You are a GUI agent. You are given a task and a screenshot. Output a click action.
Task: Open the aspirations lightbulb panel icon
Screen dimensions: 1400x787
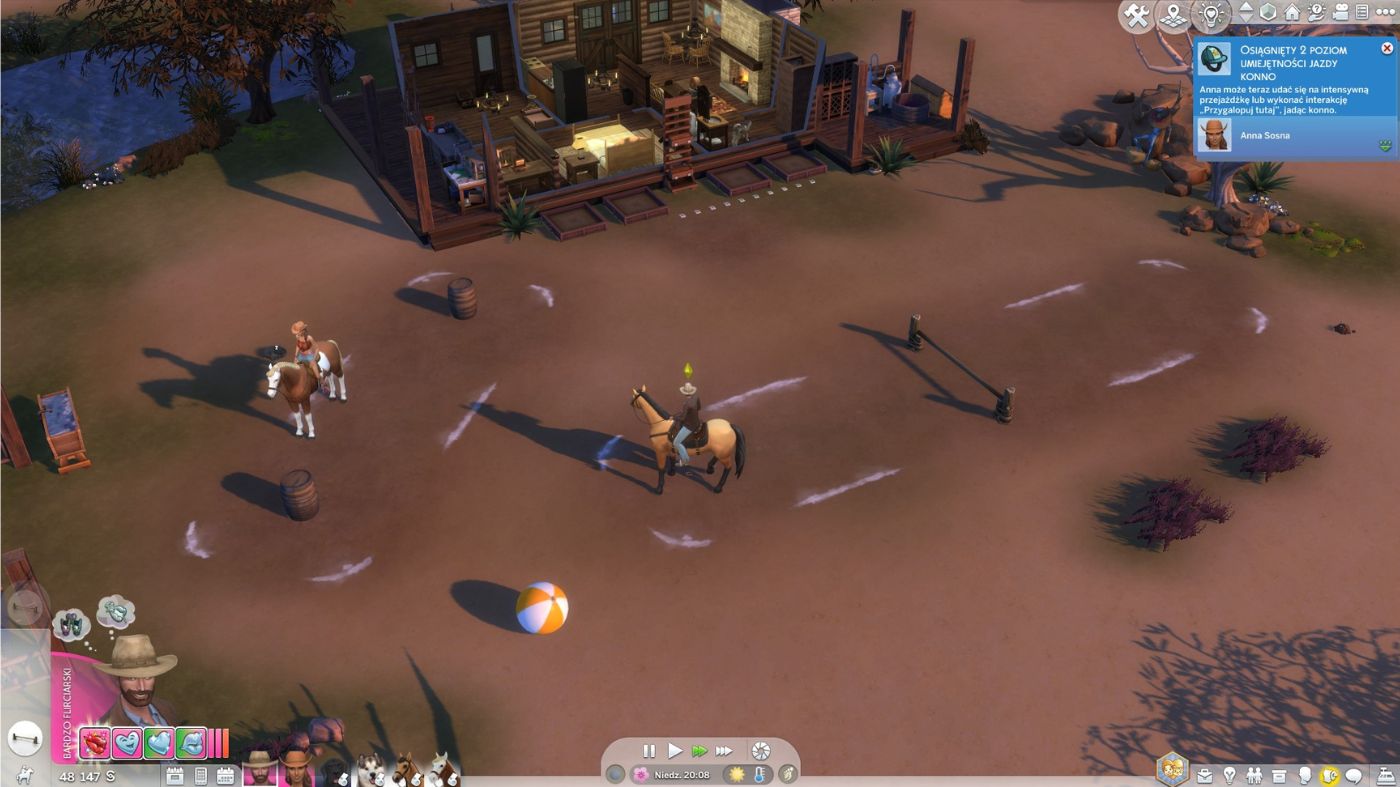coord(1230,775)
